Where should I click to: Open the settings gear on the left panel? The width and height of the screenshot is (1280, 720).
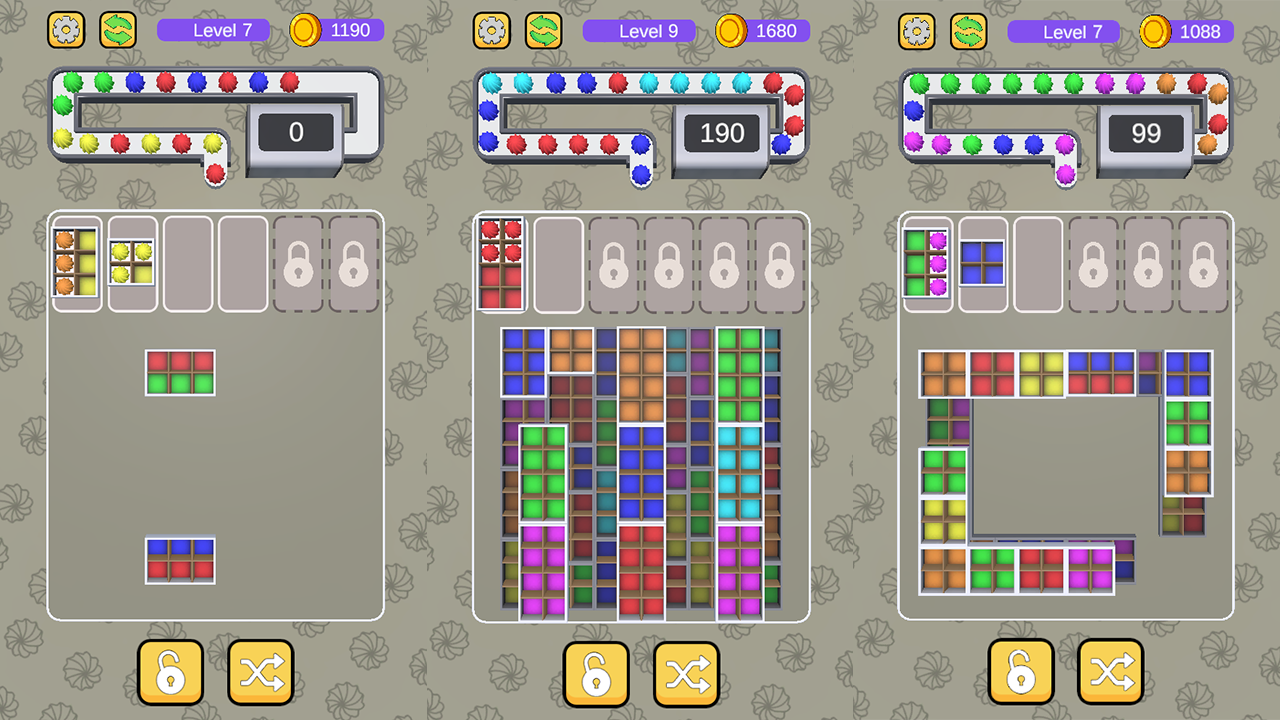click(x=66, y=30)
